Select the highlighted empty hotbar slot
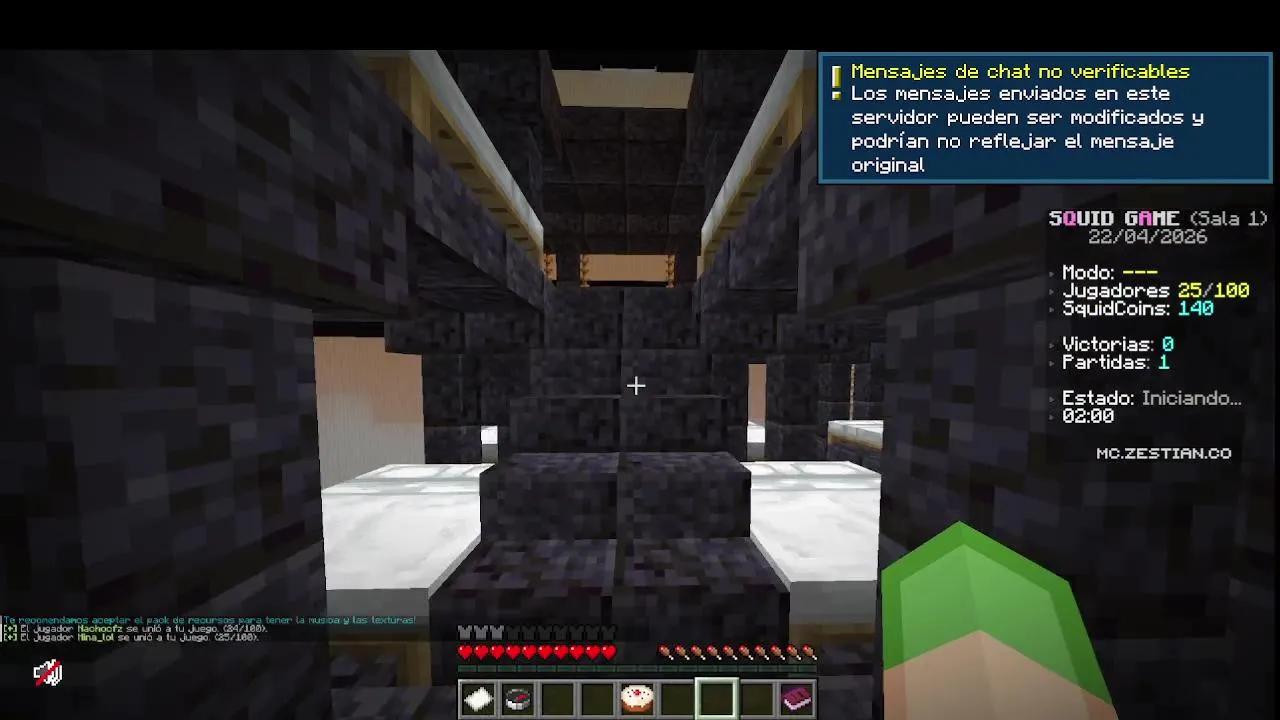The image size is (1280, 720). click(x=717, y=698)
